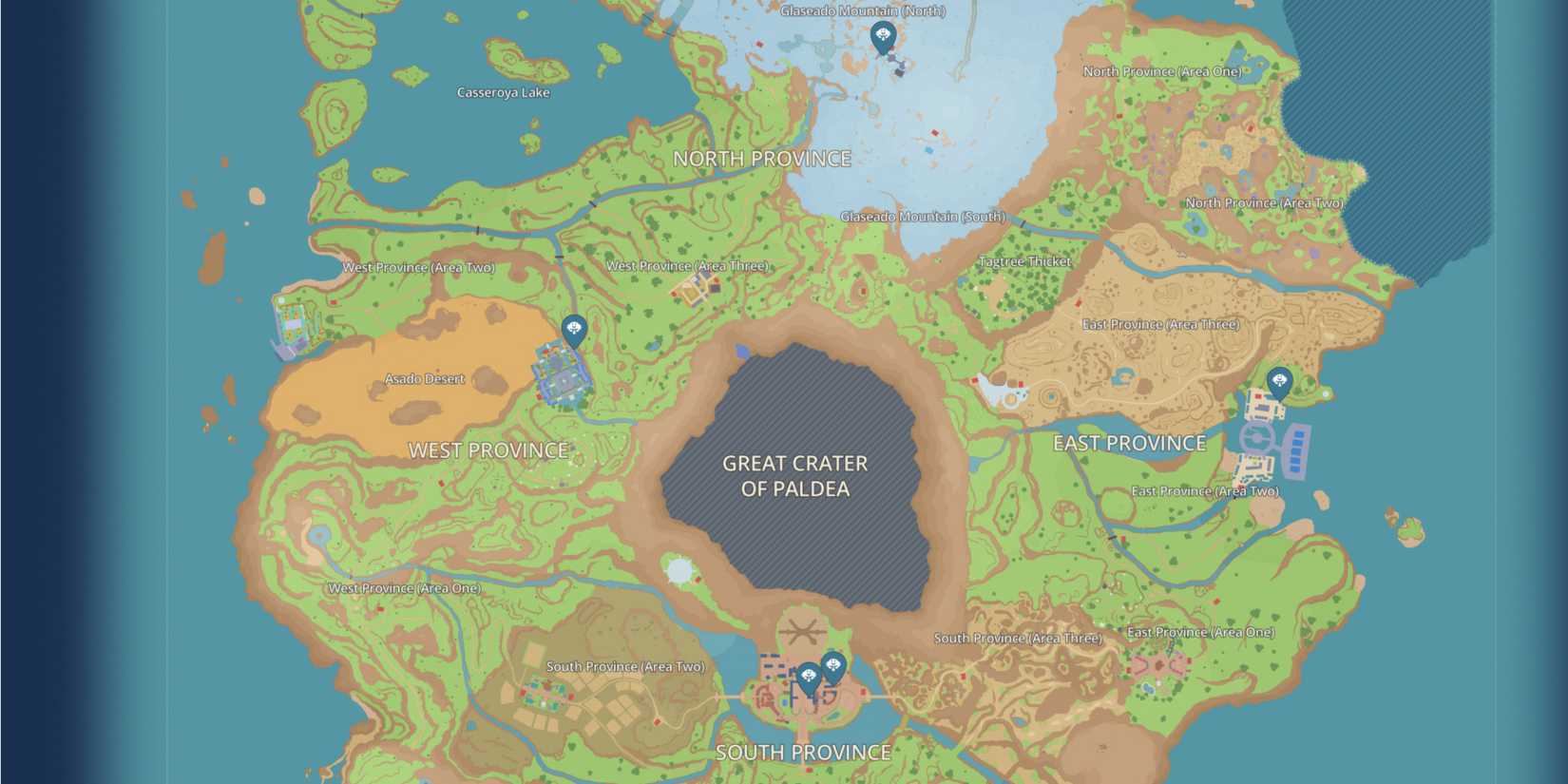Click the snowflake-shaped structure above Mesagoza
Viewport: 1568px width, 784px height.
pos(801,630)
